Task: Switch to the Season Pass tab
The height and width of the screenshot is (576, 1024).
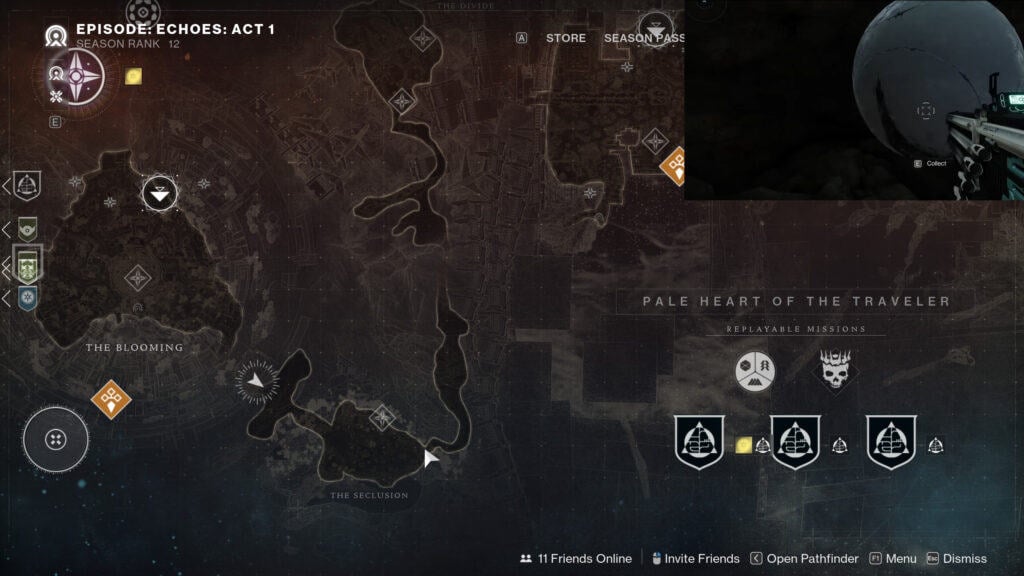Action: click(x=644, y=38)
